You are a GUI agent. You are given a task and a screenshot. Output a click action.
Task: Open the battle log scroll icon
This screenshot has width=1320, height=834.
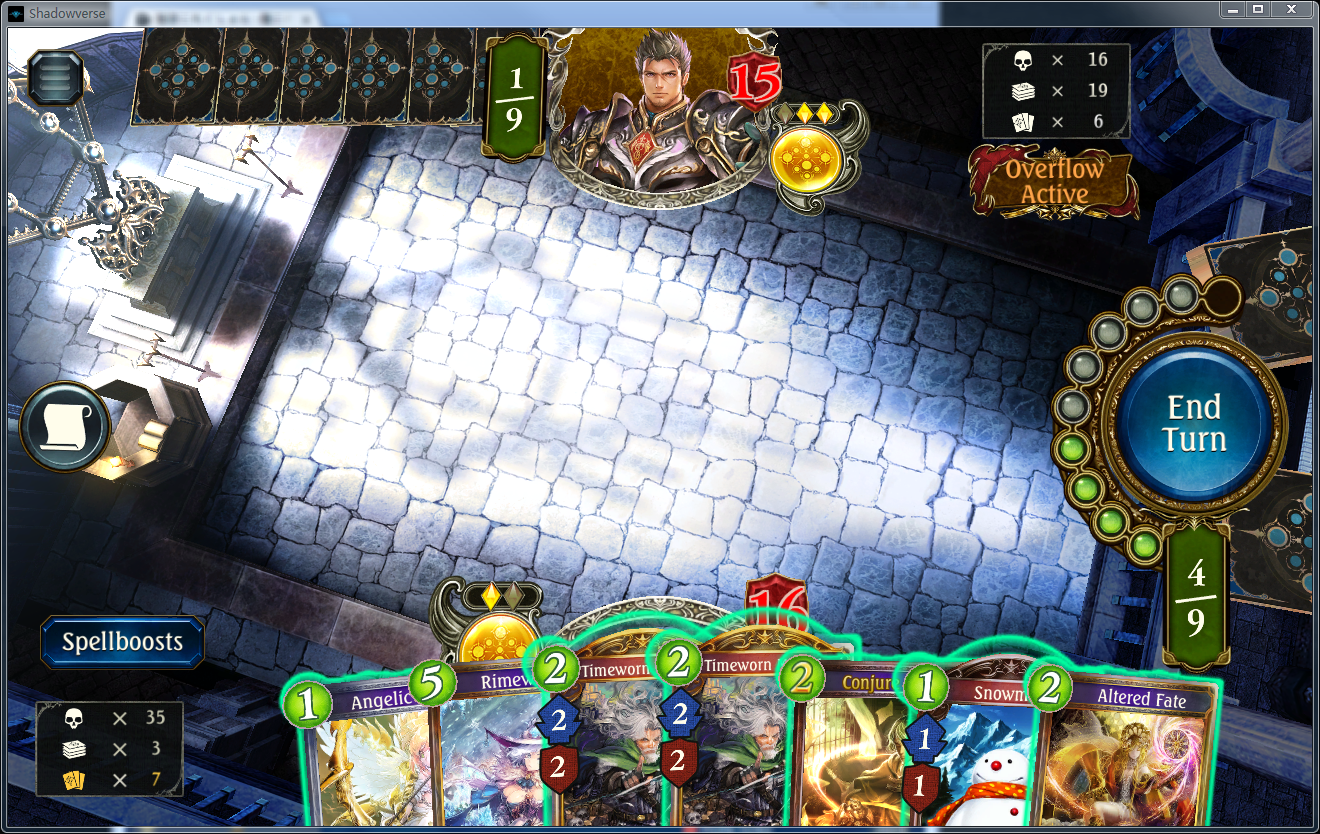pyautogui.click(x=62, y=426)
